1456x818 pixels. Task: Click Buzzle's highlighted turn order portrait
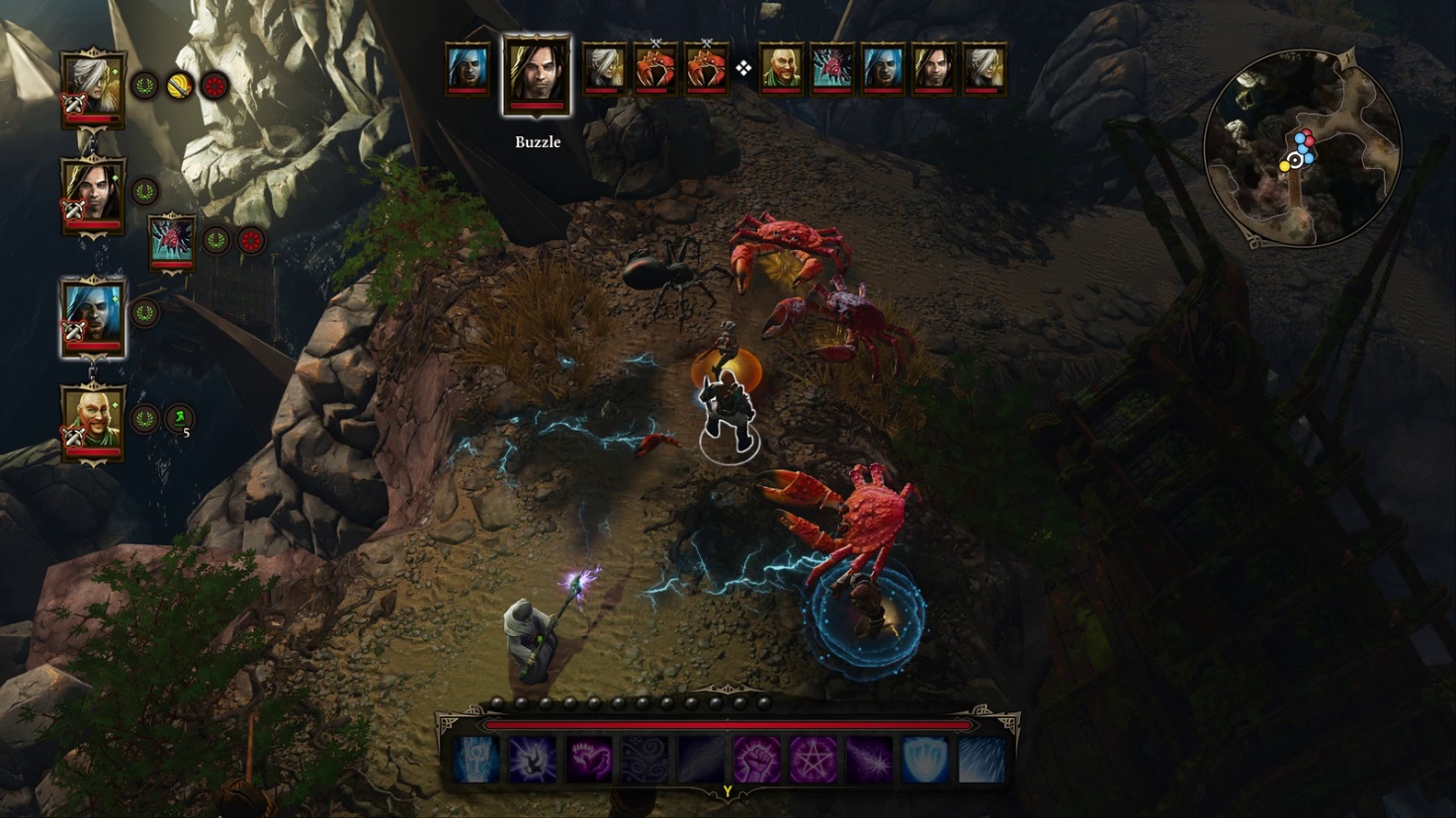(538, 73)
